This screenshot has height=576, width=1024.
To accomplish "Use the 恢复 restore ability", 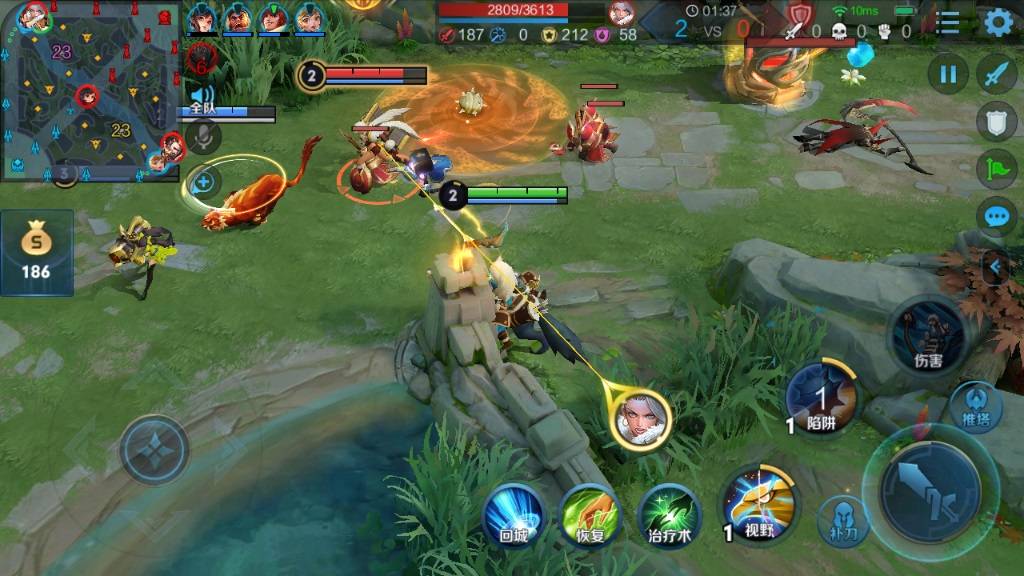I will 590,513.
